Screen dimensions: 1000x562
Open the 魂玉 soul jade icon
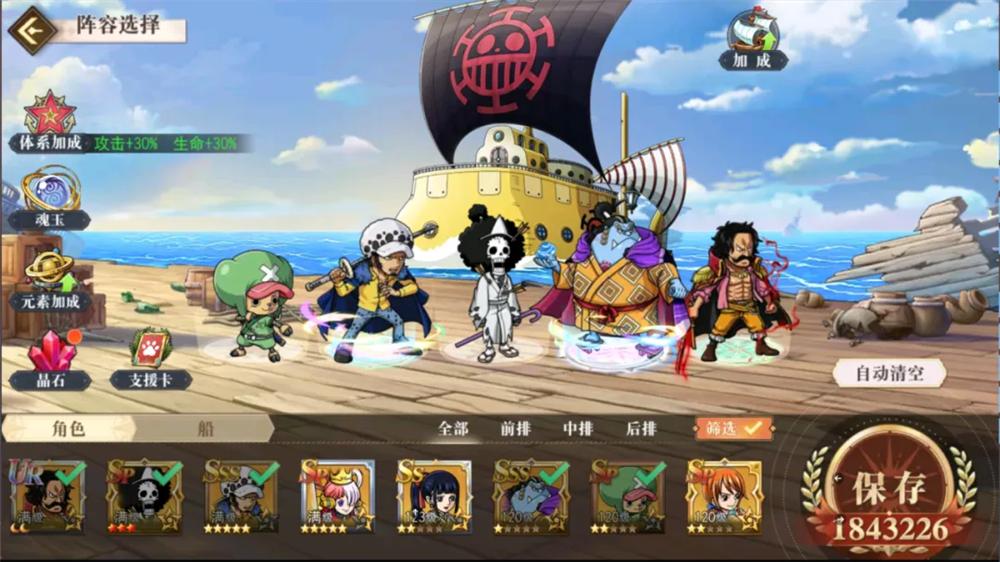[49, 195]
